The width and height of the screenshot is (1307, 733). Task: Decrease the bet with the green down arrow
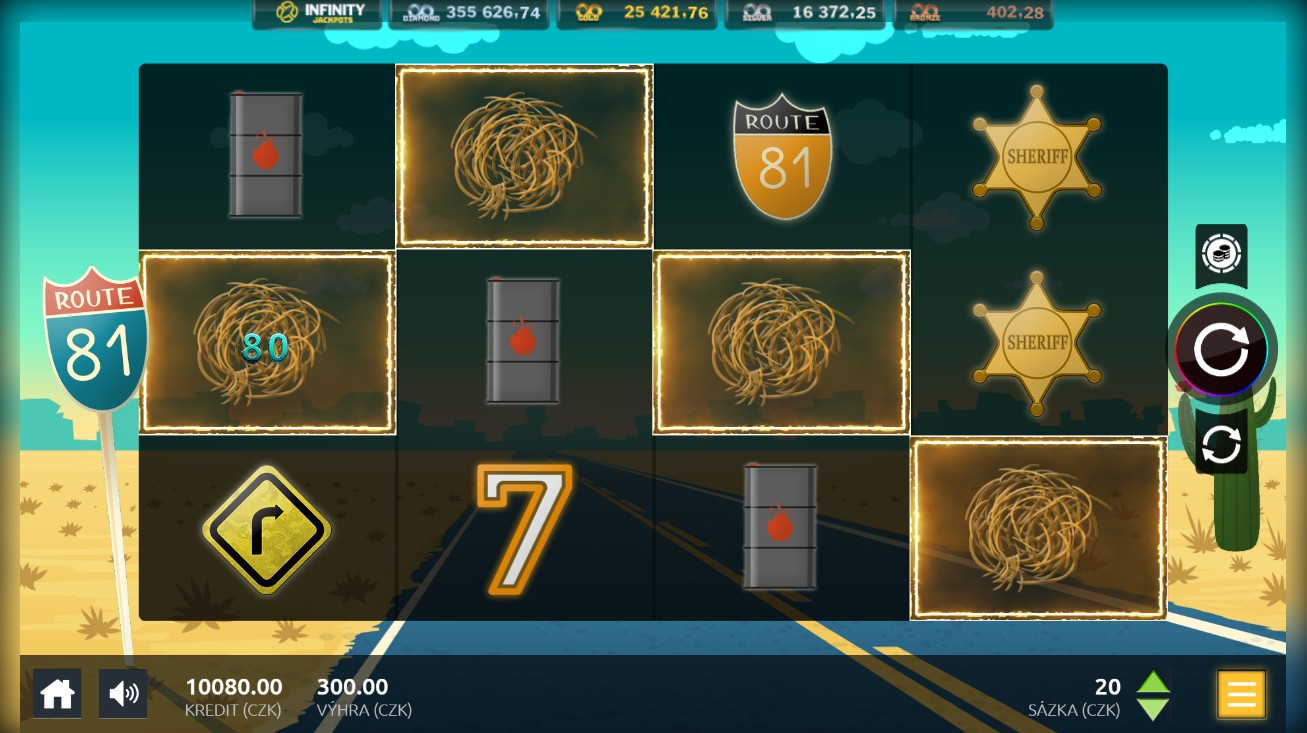coord(1153,709)
